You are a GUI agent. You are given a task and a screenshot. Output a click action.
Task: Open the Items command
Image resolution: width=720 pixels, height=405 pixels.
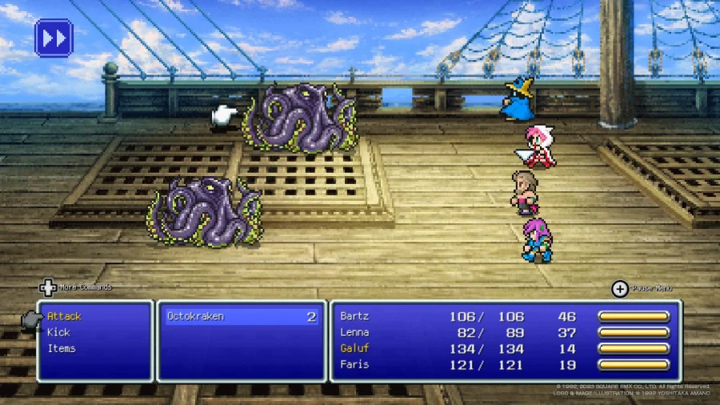pos(61,348)
